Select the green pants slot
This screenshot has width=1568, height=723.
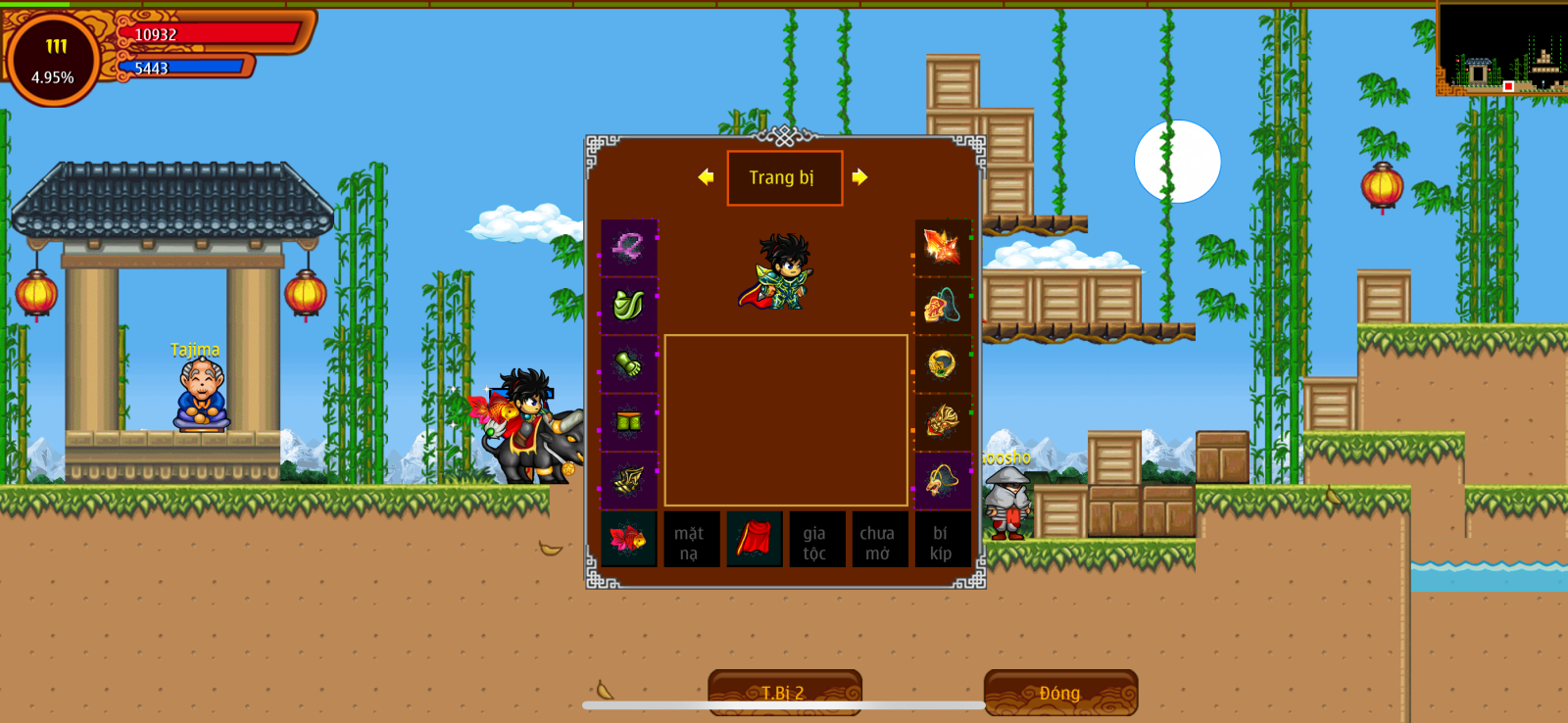click(628, 422)
